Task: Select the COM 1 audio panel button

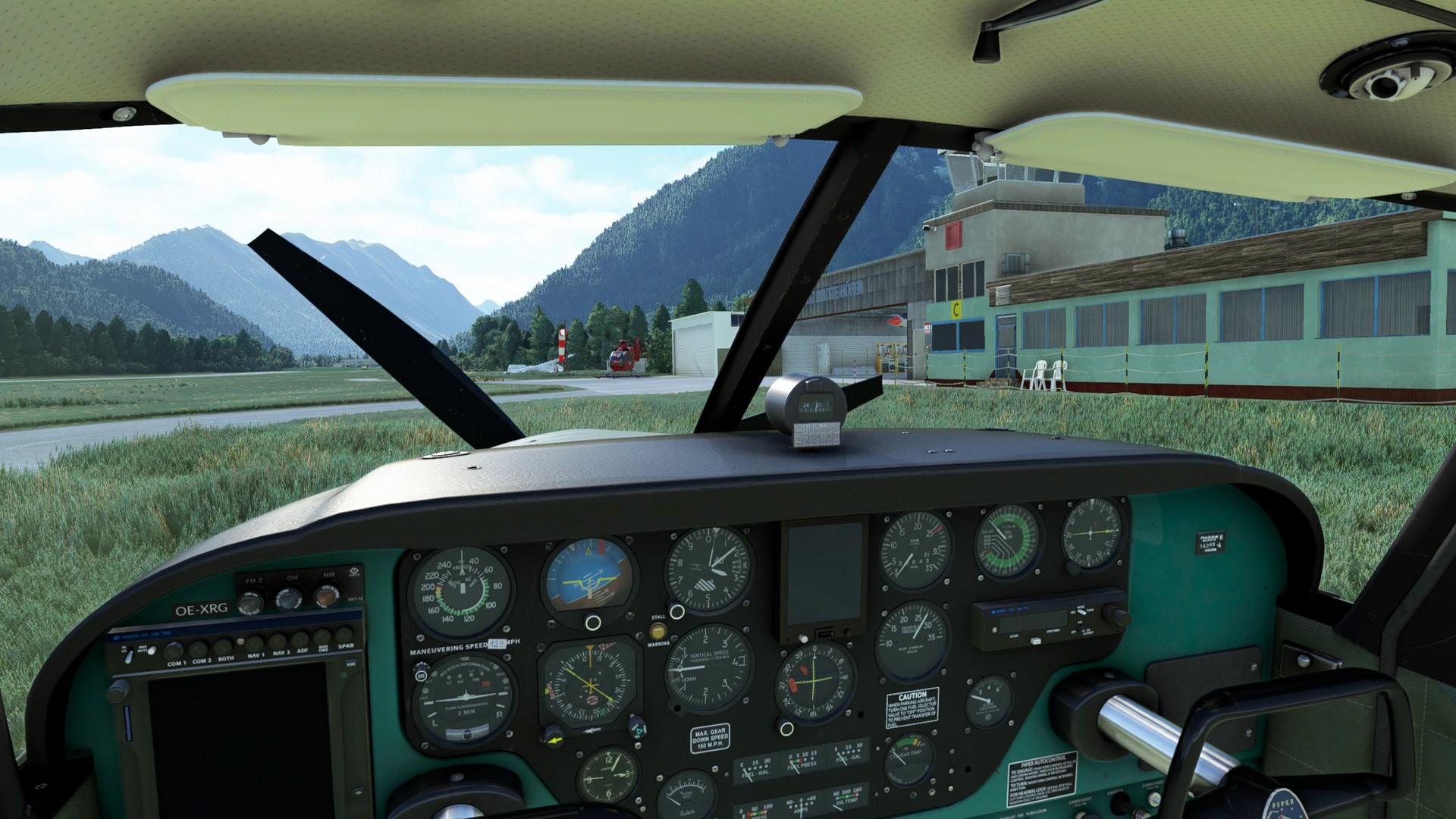Action: coord(175,650)
